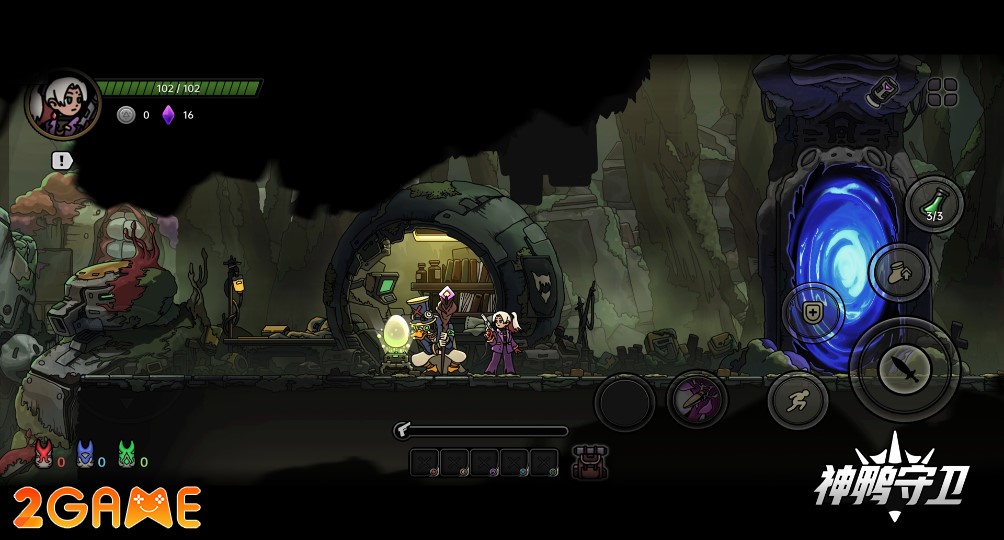Attack with the sword button

click(905, 370)
